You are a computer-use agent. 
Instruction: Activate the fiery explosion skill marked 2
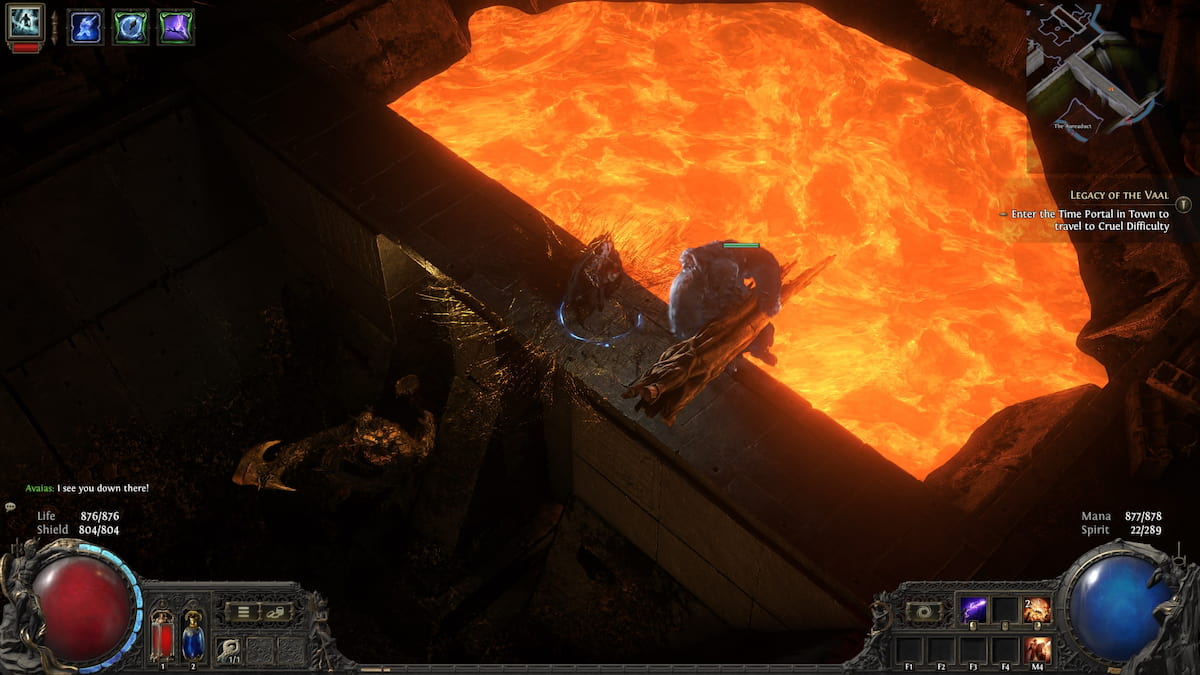click(x=1037, y=610)
